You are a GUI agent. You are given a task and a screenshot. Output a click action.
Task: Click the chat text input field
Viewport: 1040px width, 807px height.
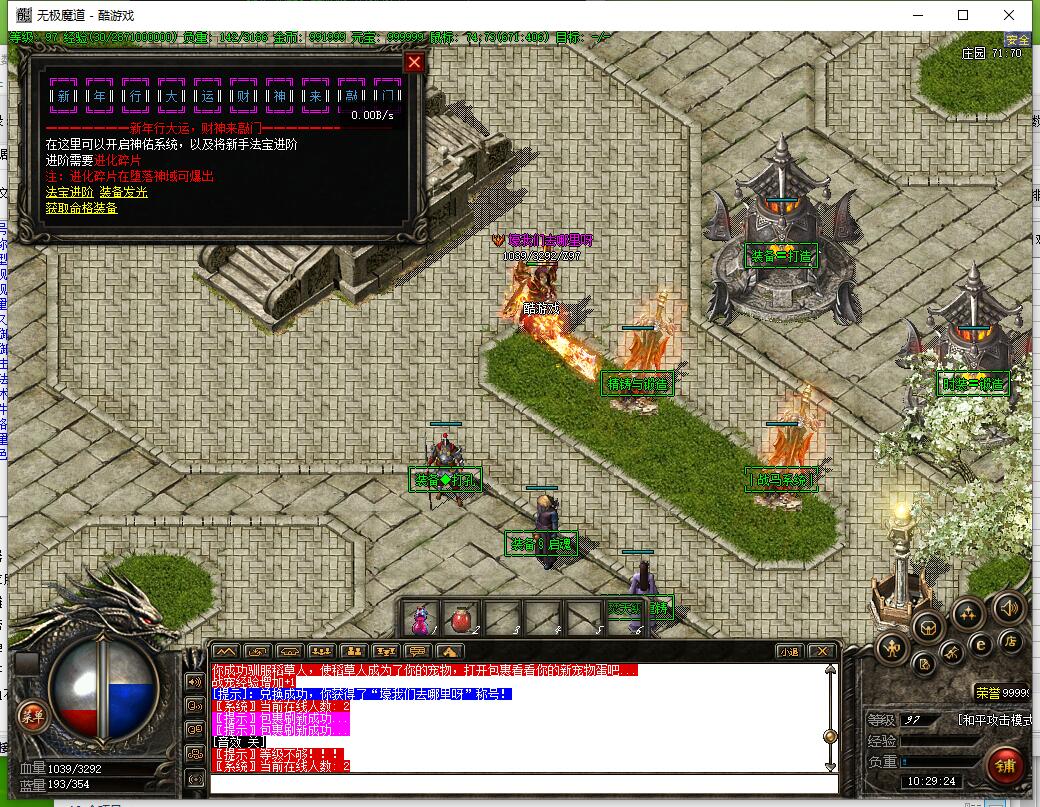[x=520, y=784]
